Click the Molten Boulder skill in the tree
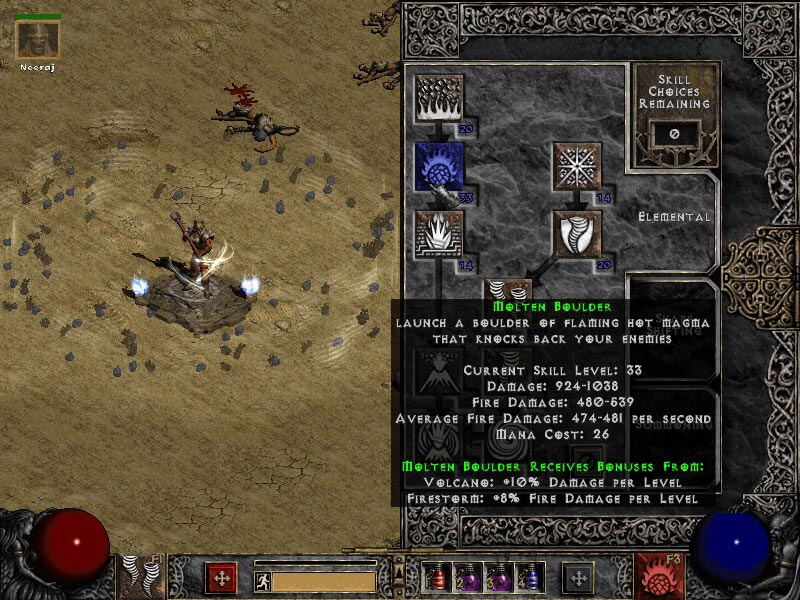Screen dimensions: 800x600 [438, 166]
